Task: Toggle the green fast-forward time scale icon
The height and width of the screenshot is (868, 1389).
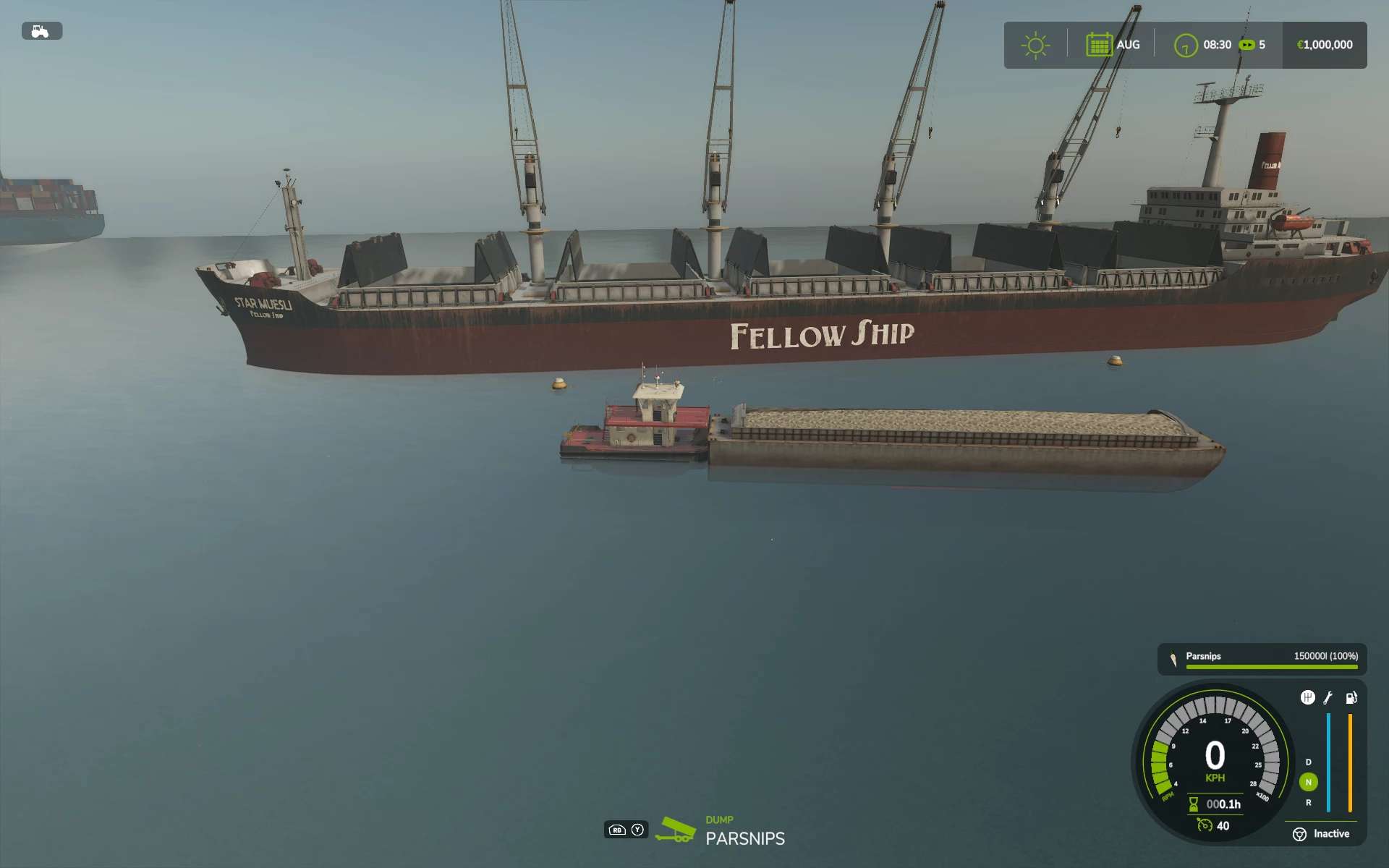Action: pos(1246,45)
